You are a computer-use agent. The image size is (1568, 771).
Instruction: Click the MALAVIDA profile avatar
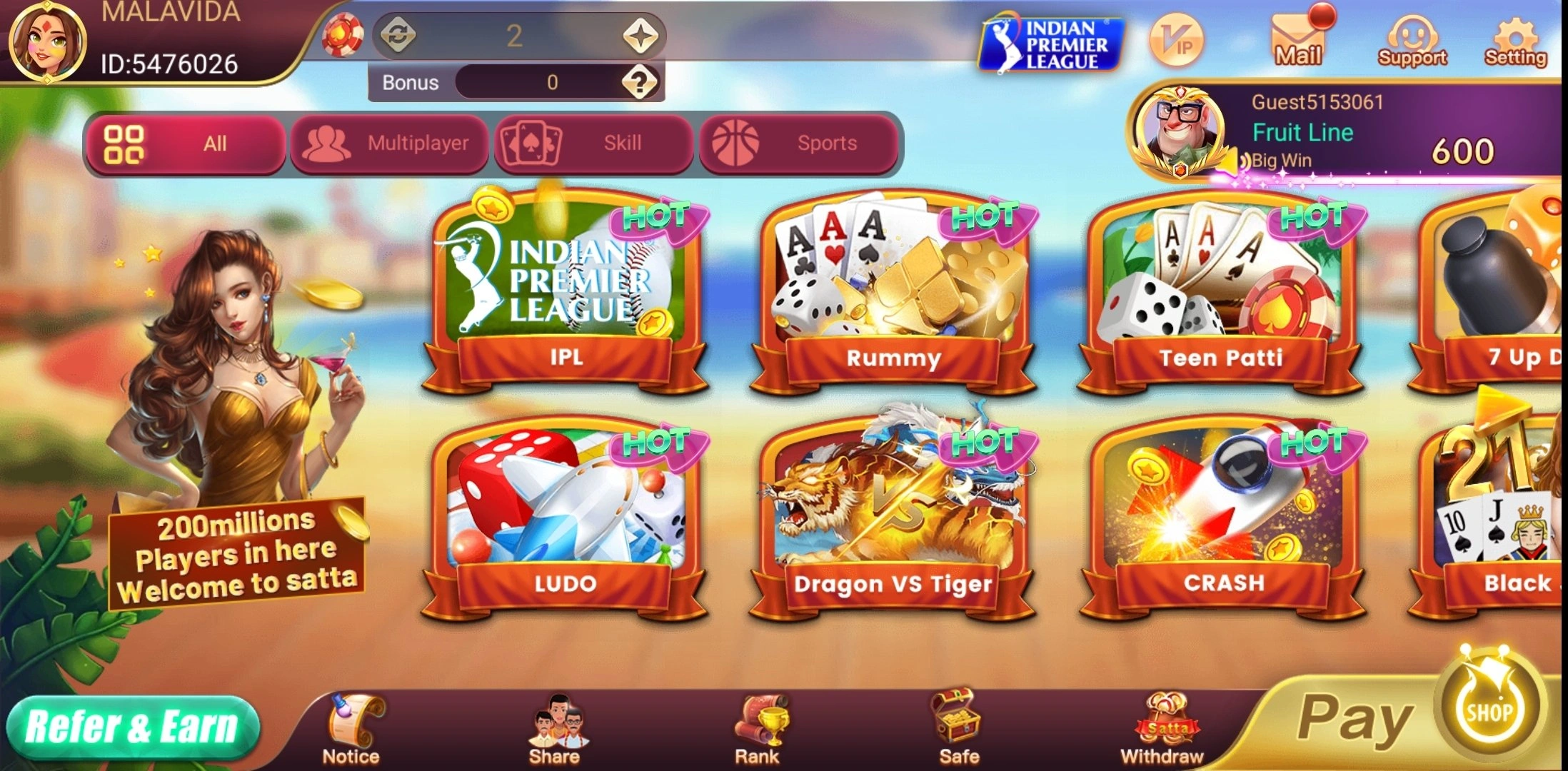(46, 43)
